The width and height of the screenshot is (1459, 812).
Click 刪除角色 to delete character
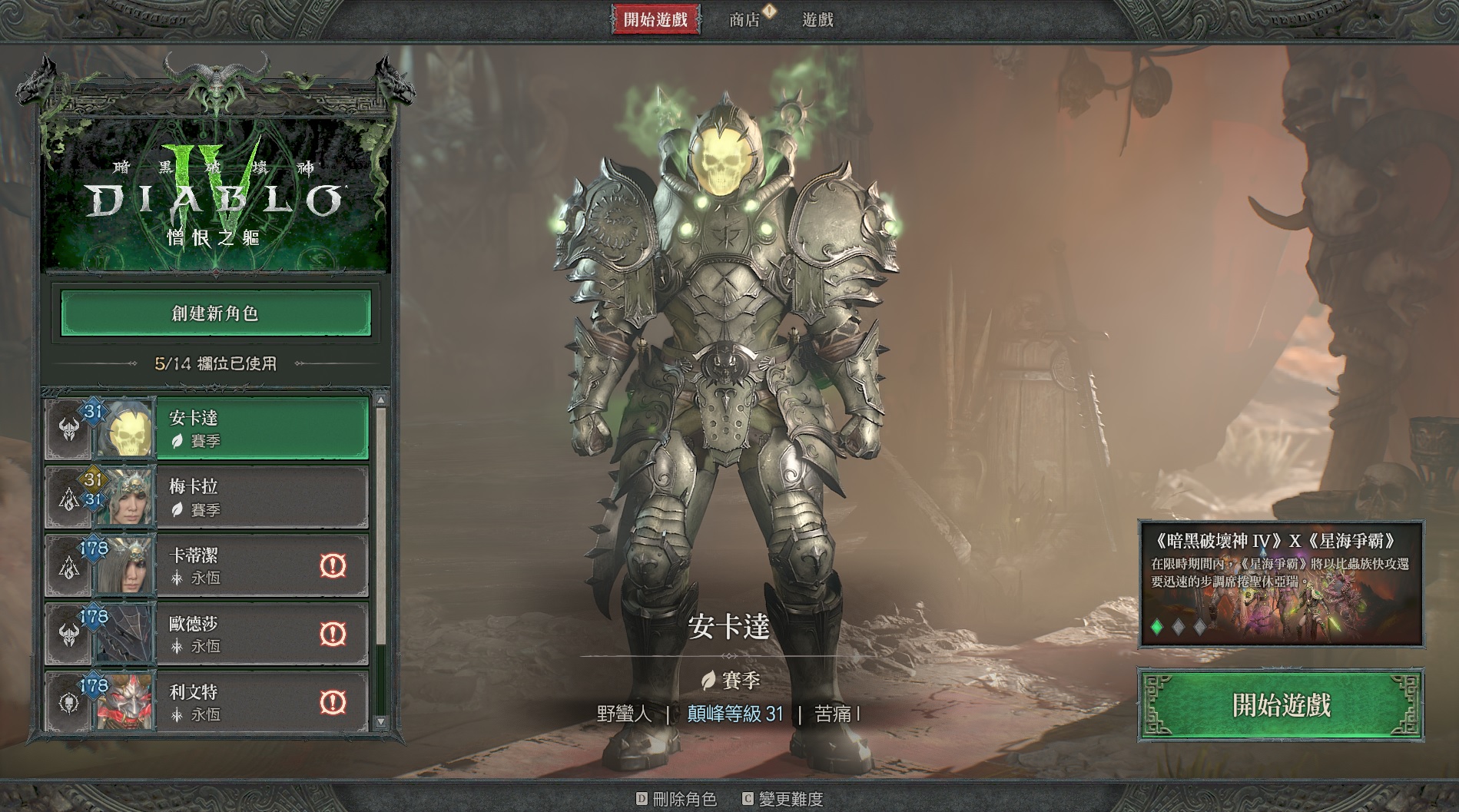point(676,799)
